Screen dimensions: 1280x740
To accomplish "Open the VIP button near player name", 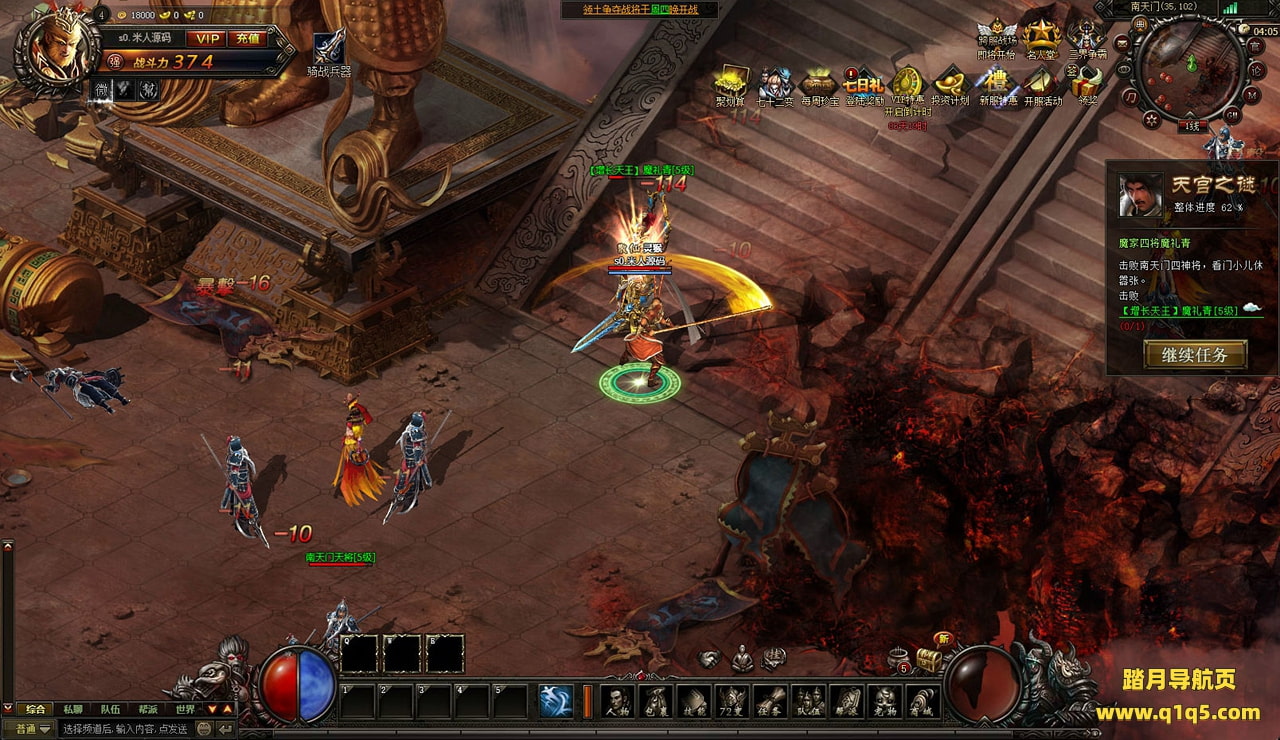I will (208, 39).
